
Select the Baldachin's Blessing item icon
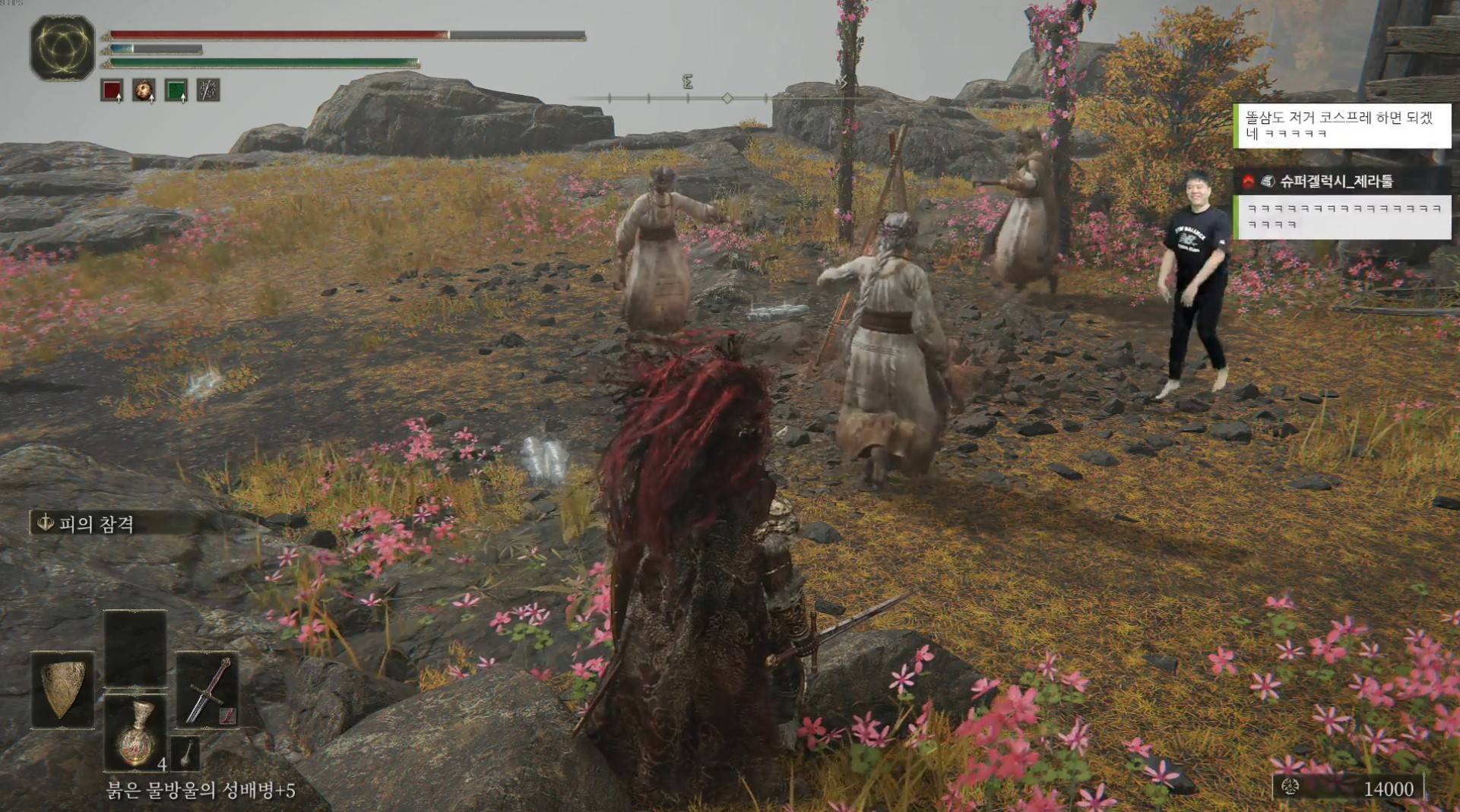(144, 91)
